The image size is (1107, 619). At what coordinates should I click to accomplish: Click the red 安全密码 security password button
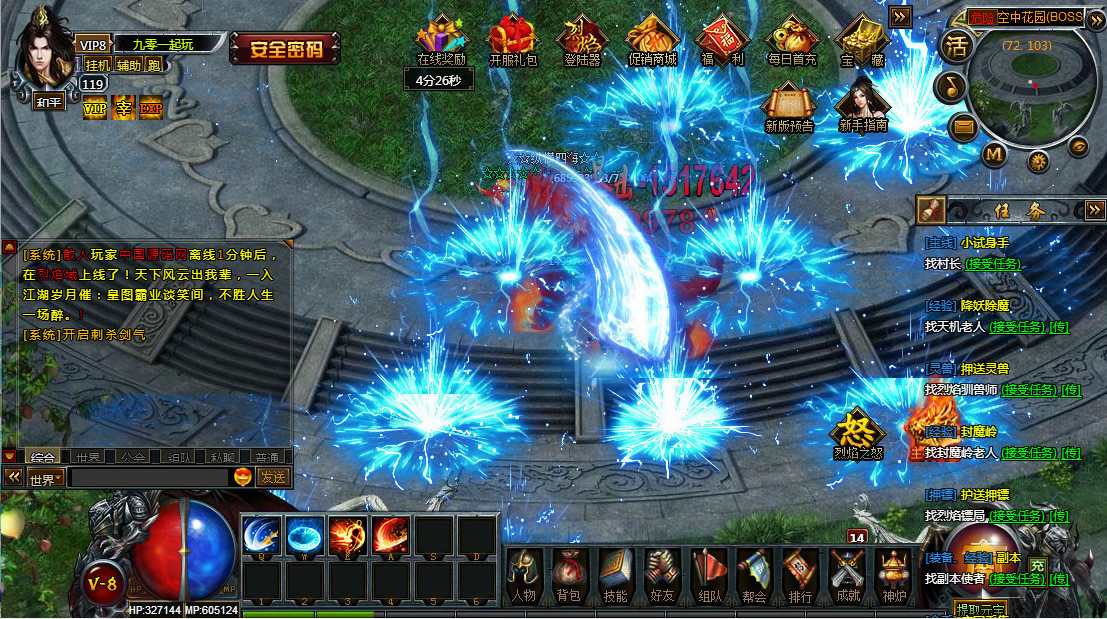point(284,48)
